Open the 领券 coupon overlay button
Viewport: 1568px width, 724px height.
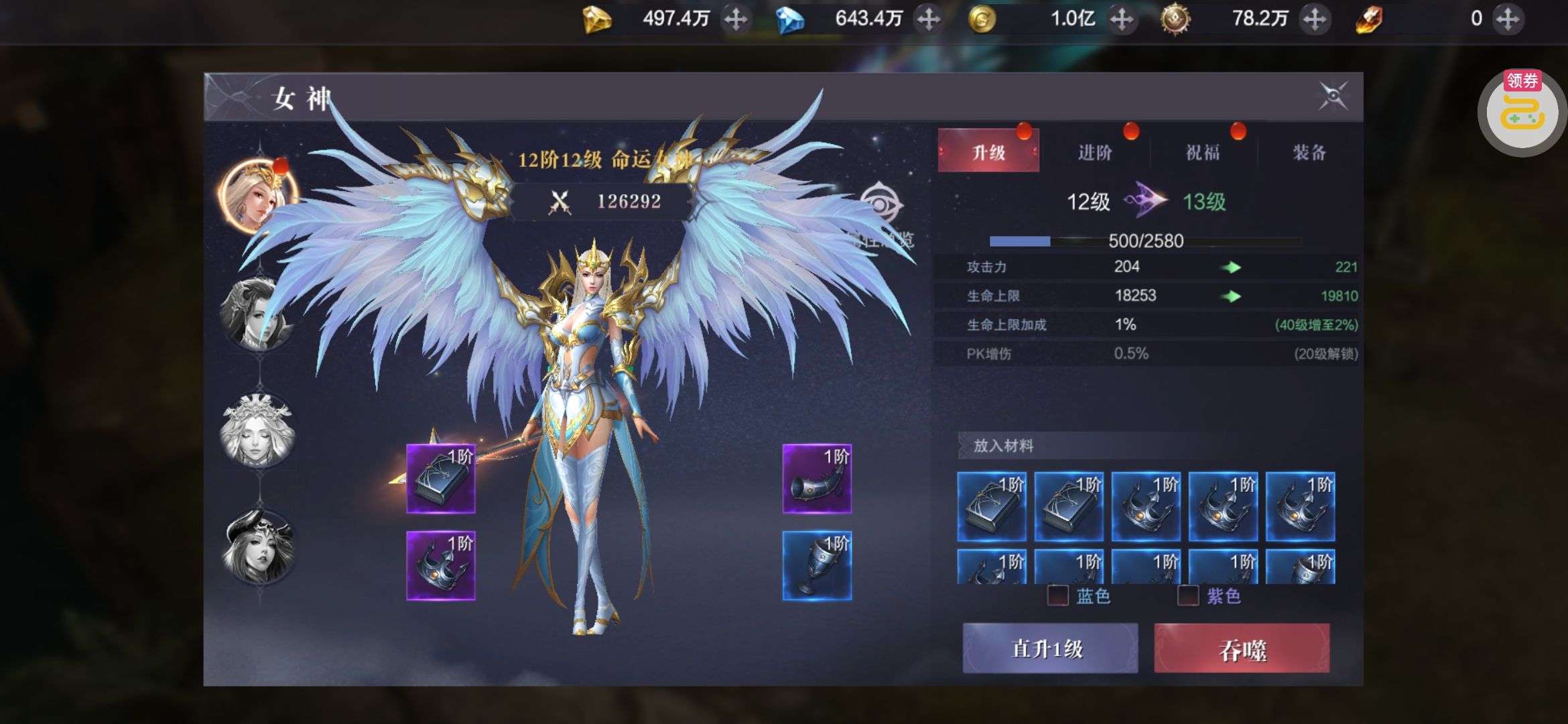1522,112
